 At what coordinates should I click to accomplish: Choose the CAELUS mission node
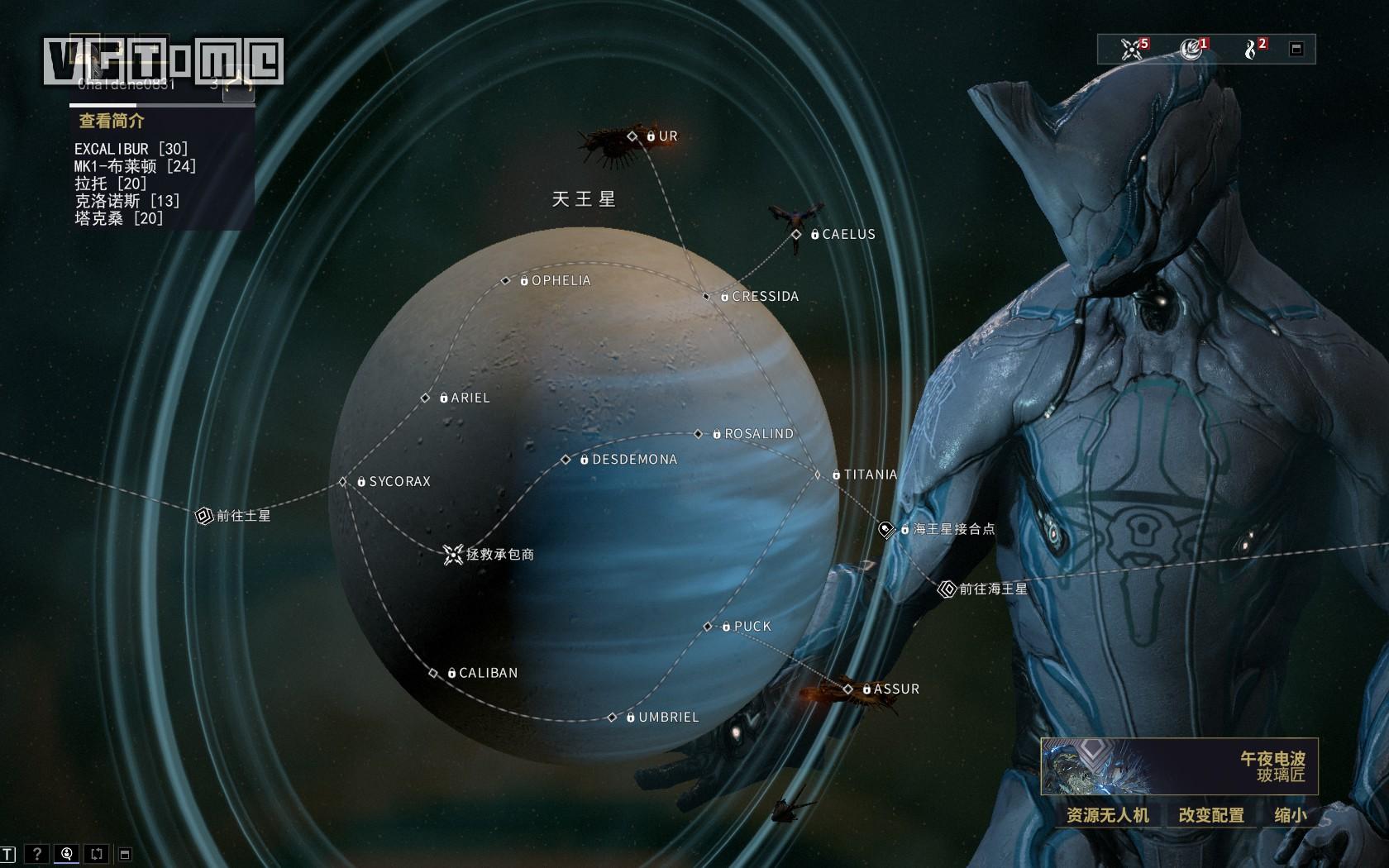point(796,235)
